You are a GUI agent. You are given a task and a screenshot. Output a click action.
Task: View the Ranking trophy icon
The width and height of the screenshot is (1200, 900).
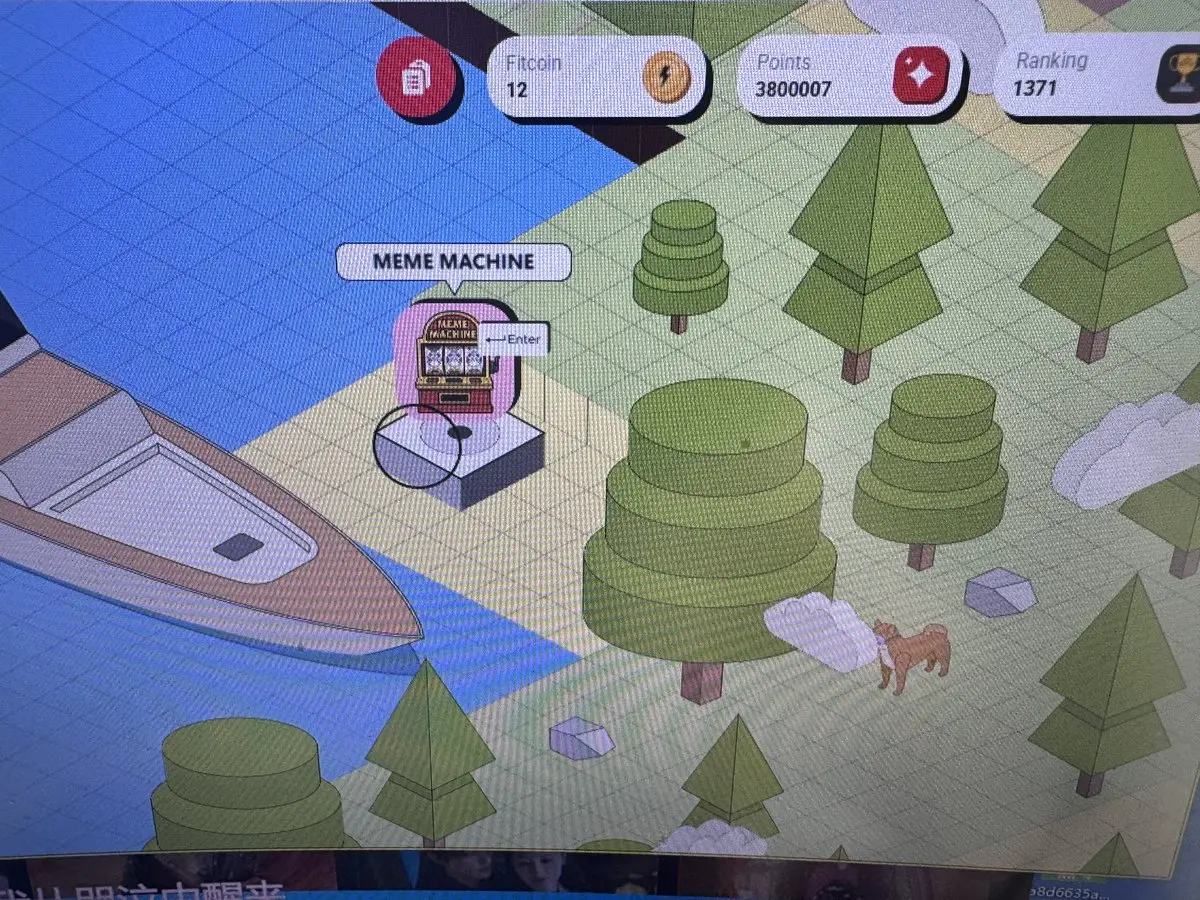tap(1180, 78)
